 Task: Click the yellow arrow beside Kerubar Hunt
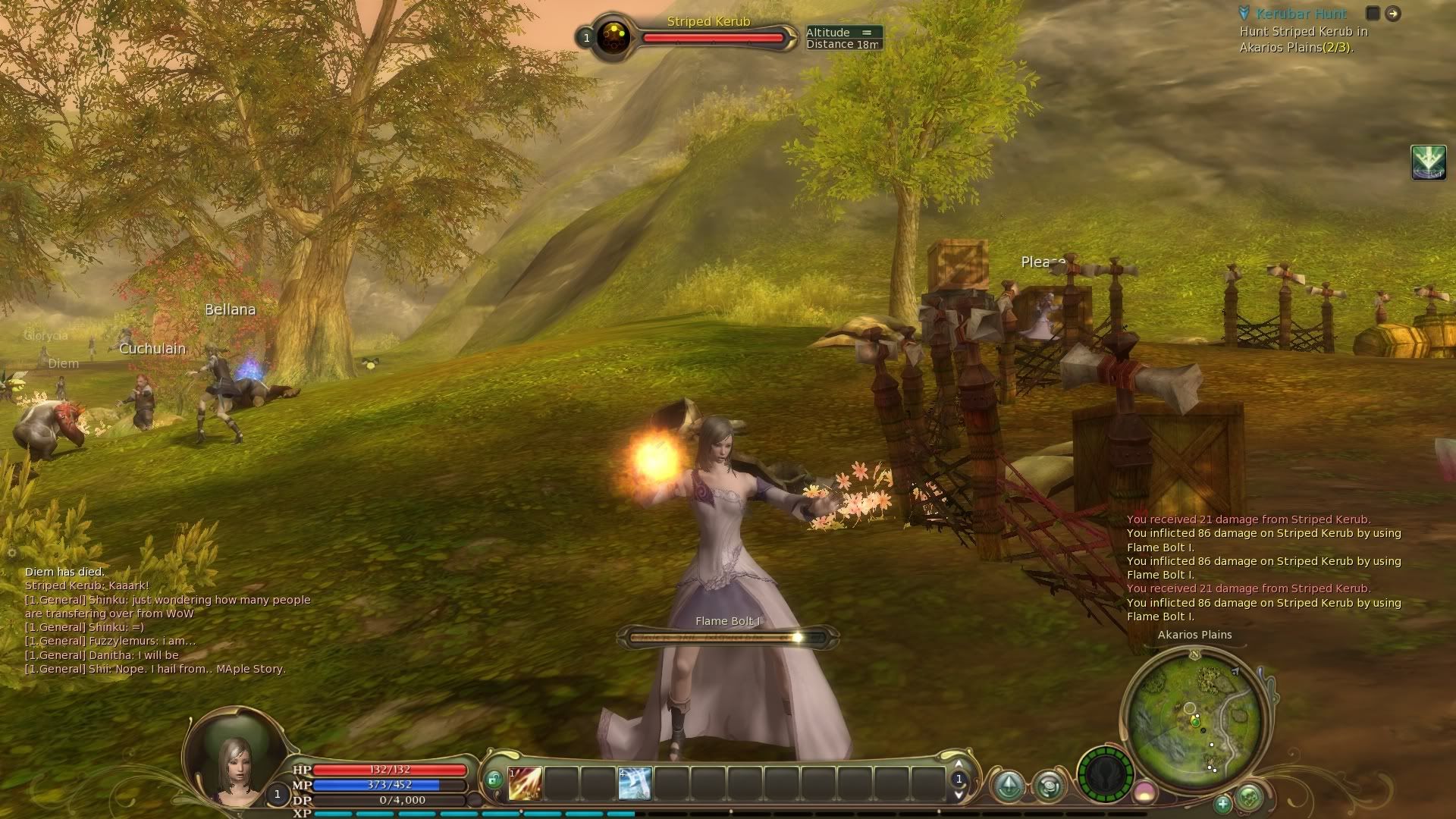tap(1393, 13)
